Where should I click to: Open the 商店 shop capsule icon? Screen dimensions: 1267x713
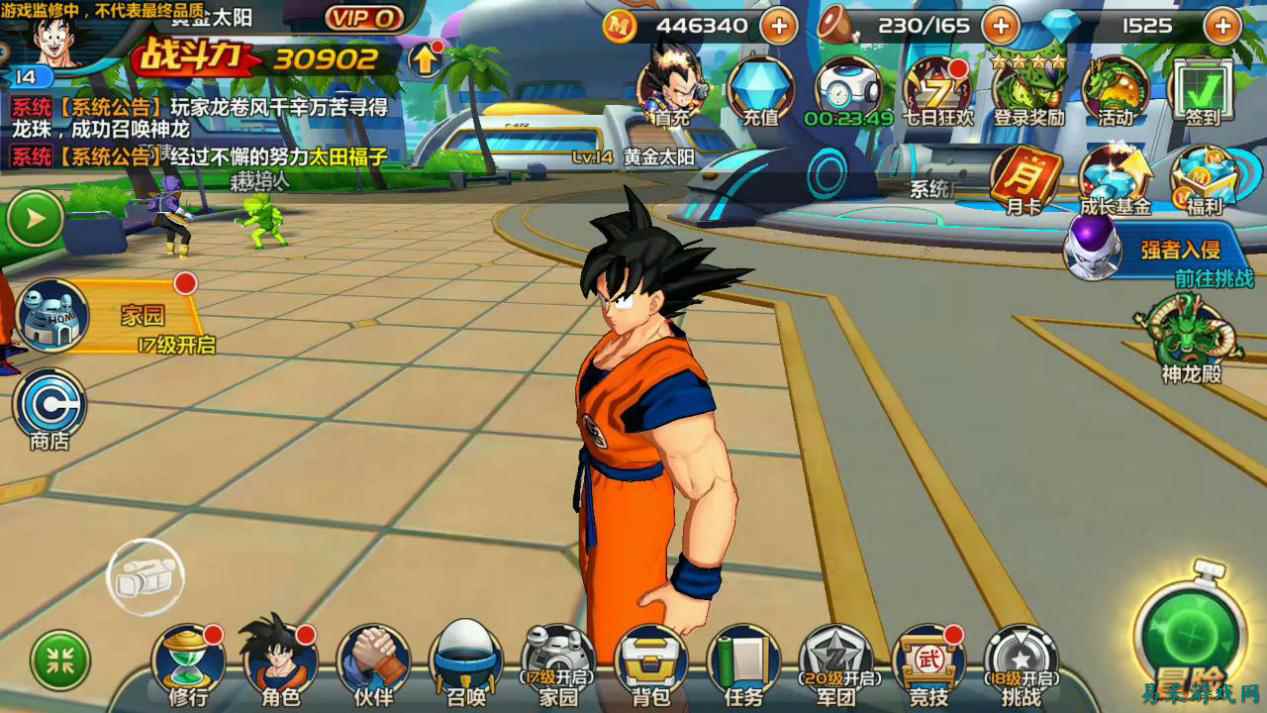pyautogui.click(x=49, y=407)
